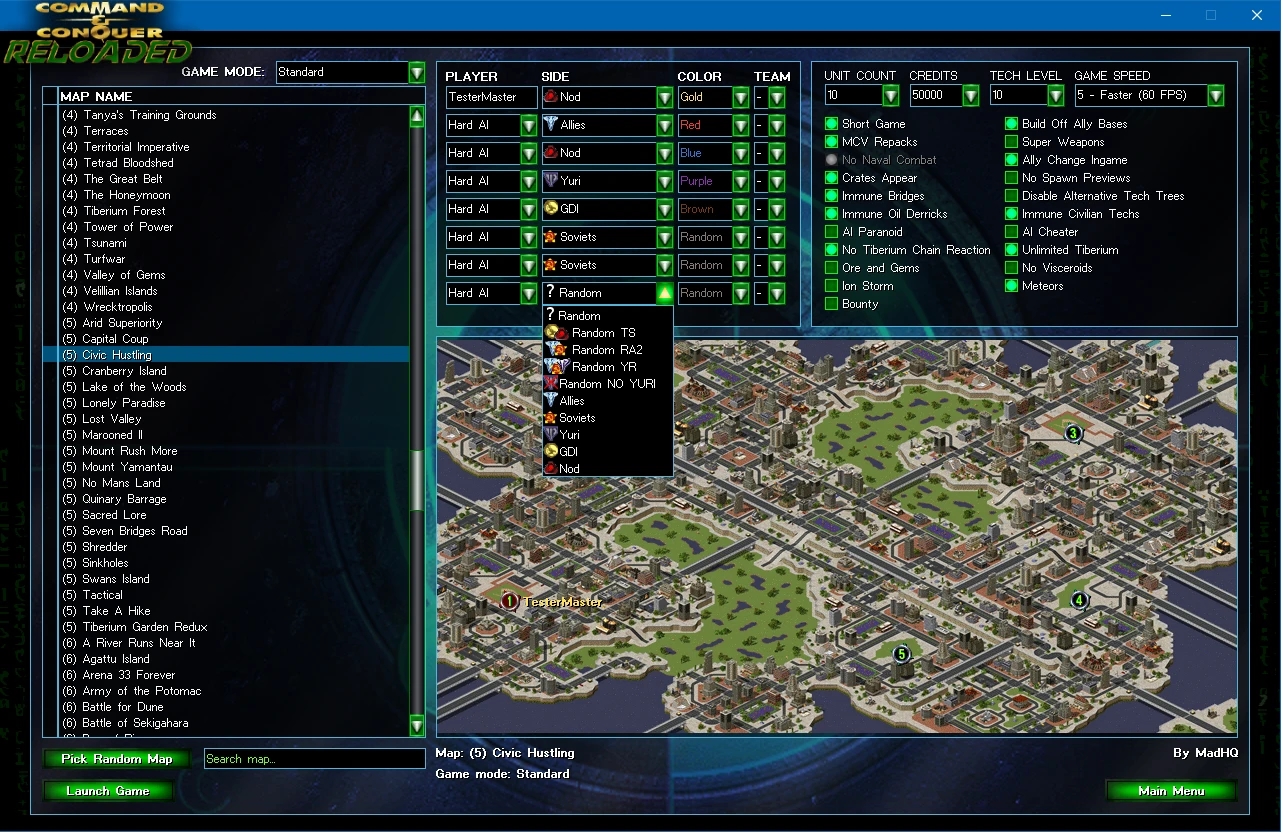
Task: Toggle Crates Appear option
Action: [831, 178]
